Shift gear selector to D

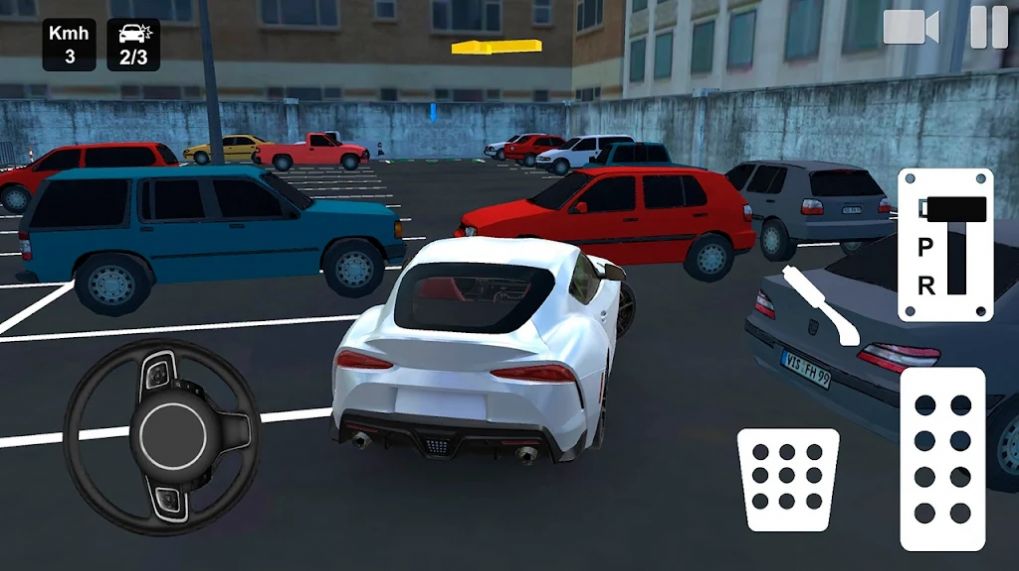[x=926, y=209]
